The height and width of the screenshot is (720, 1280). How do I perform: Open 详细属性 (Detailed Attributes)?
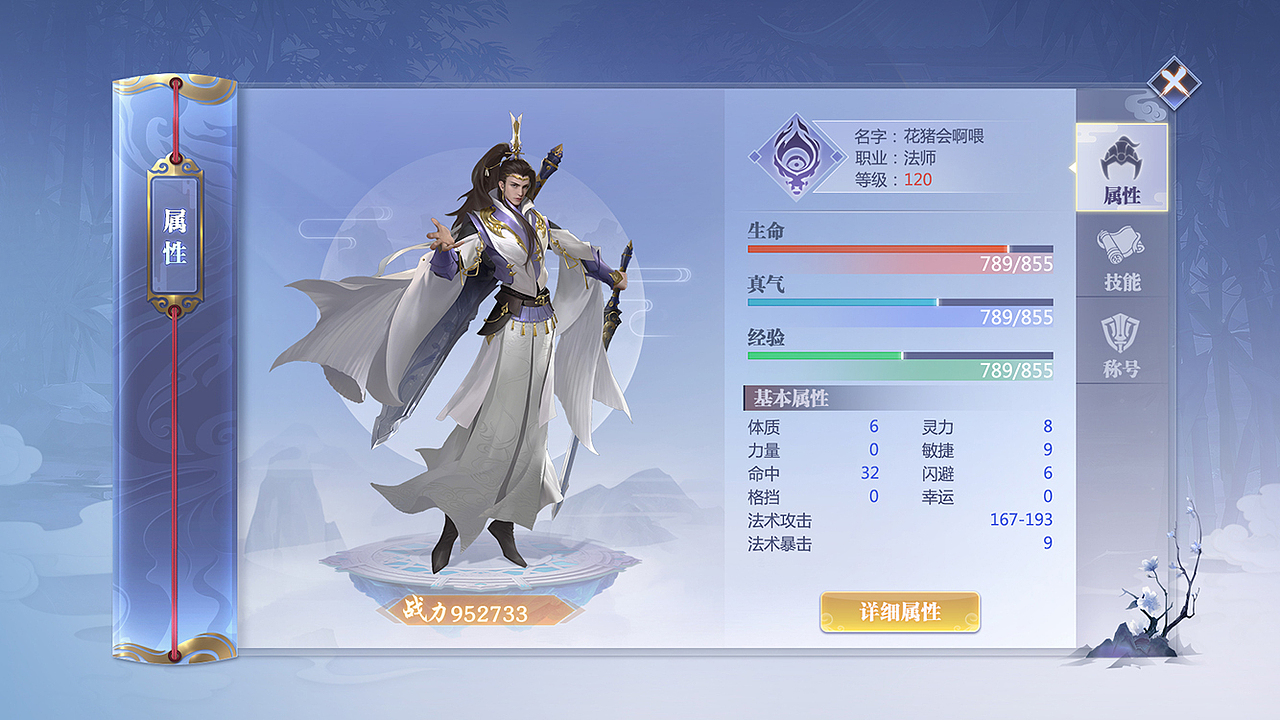coord(897,611)
